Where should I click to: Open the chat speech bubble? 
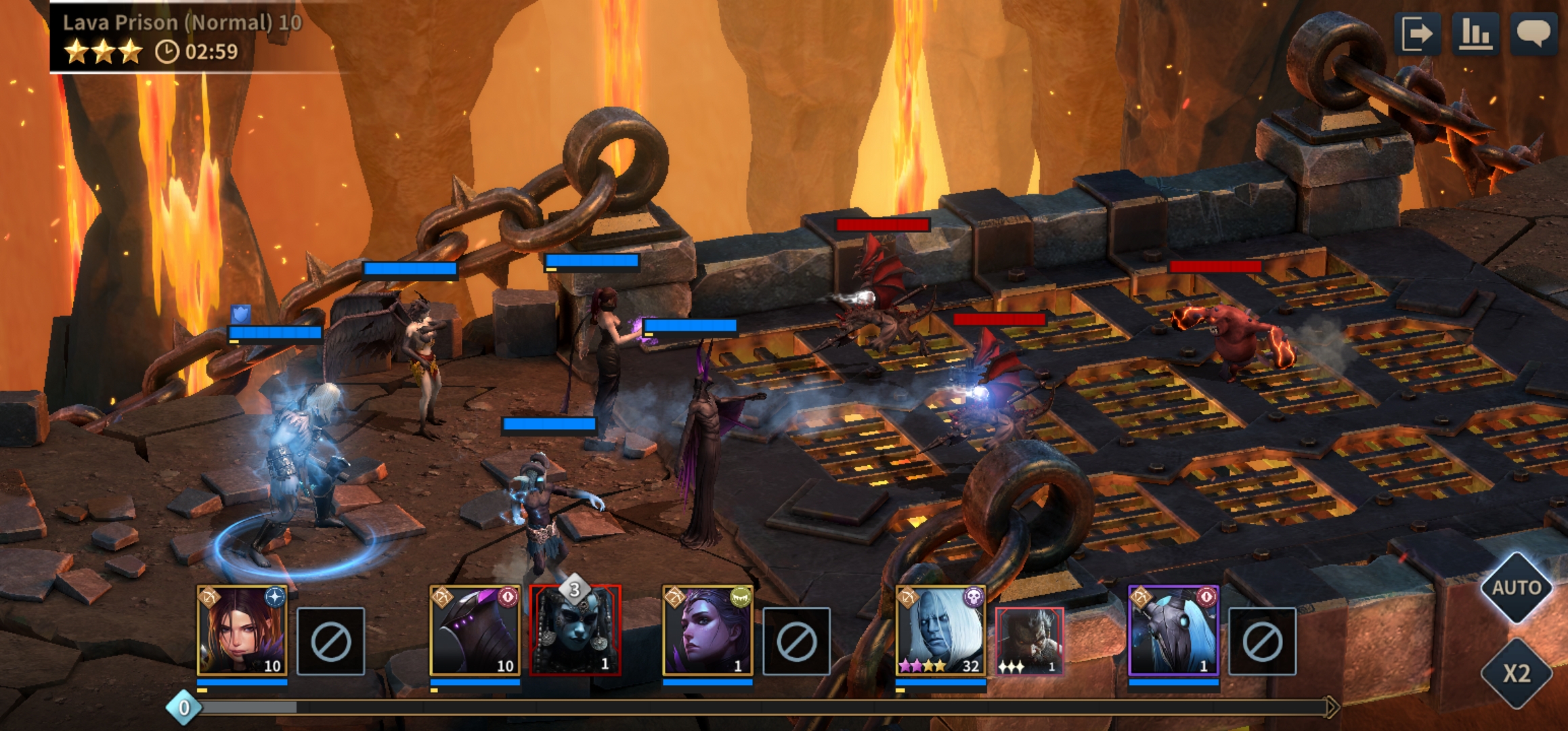(1533, 34)
